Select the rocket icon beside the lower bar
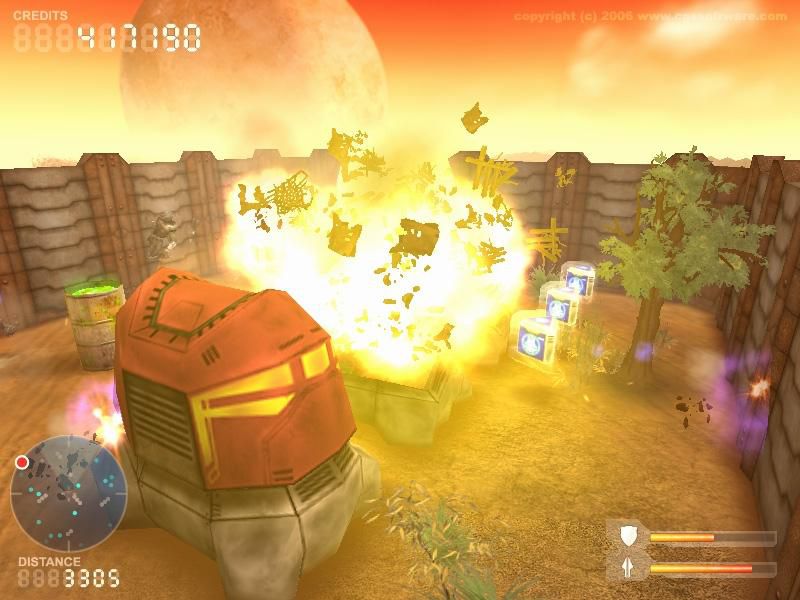The image size is (800, 600). click(627, 568)
